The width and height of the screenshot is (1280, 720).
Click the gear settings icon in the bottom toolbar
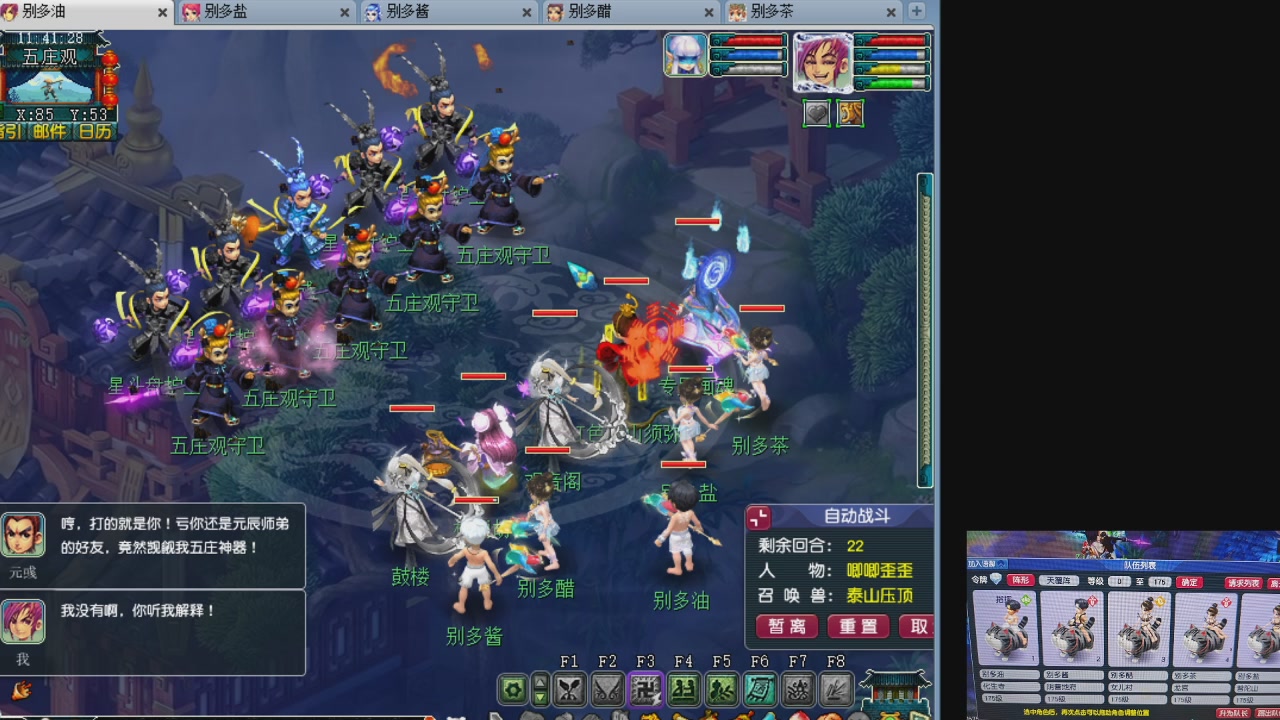click(x=511, y=688)
